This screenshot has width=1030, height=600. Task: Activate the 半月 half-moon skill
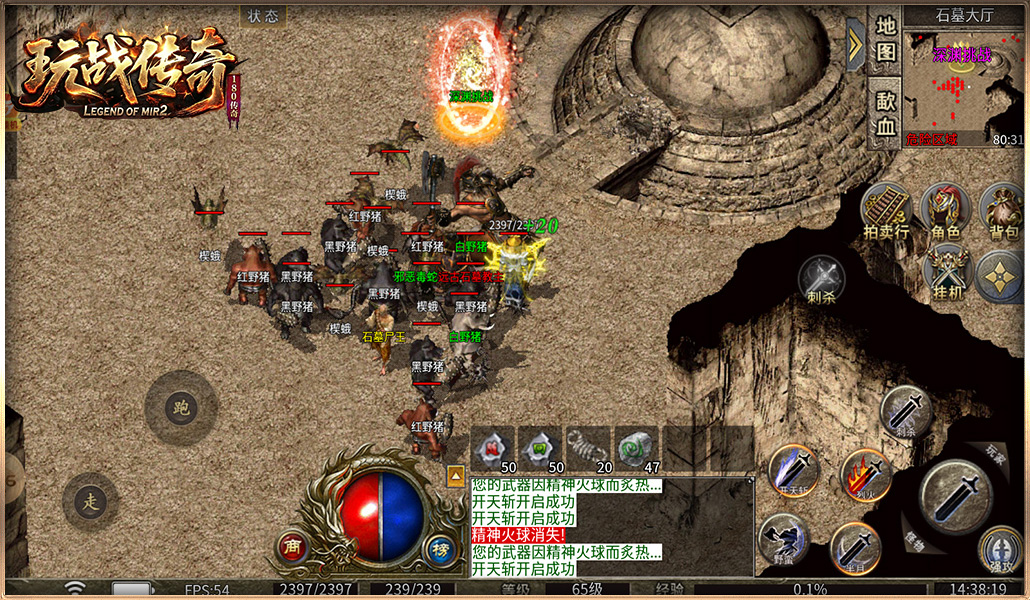pos(855,548)
